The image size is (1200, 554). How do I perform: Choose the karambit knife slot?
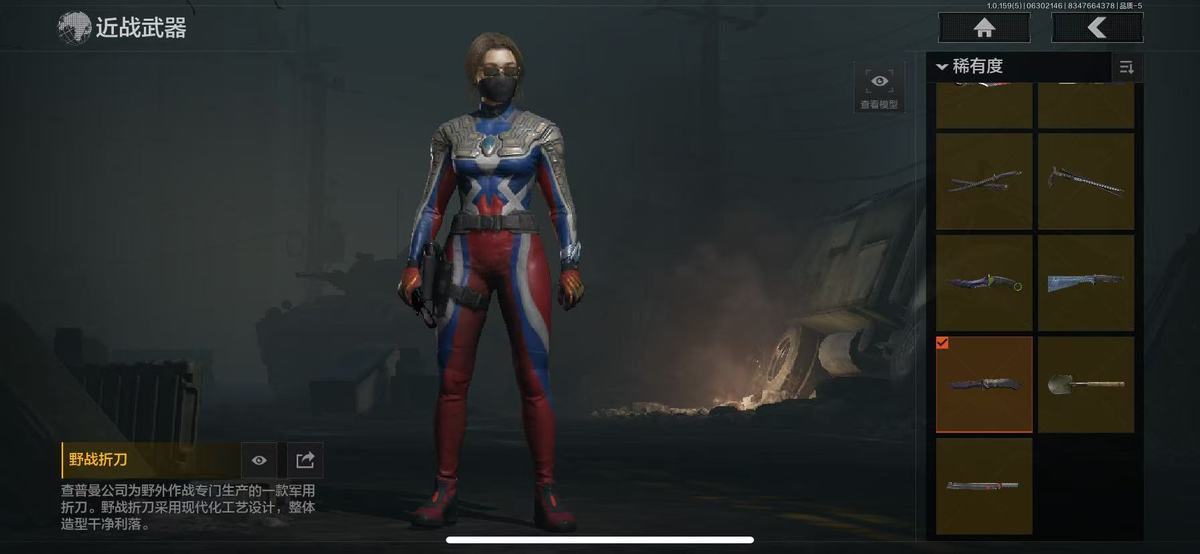click(x=984, y=283)
